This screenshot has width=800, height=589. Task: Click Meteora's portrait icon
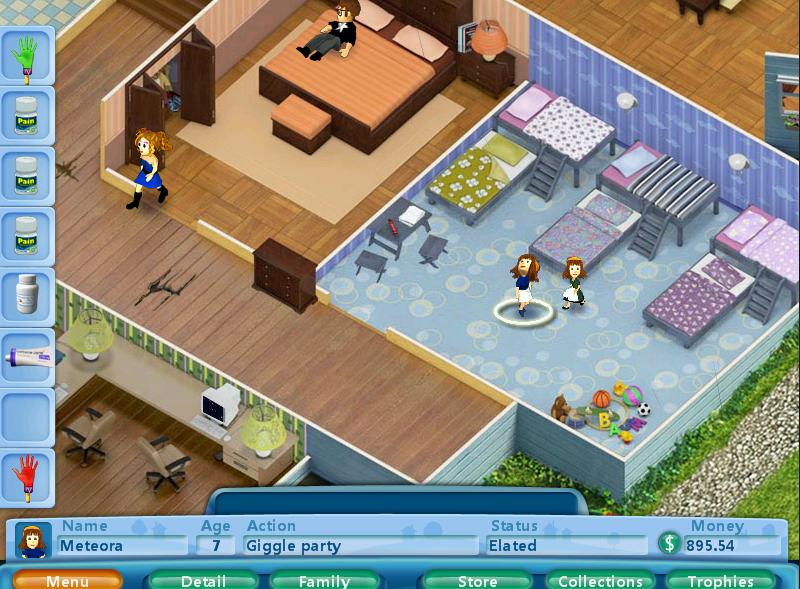click(32, 541)
